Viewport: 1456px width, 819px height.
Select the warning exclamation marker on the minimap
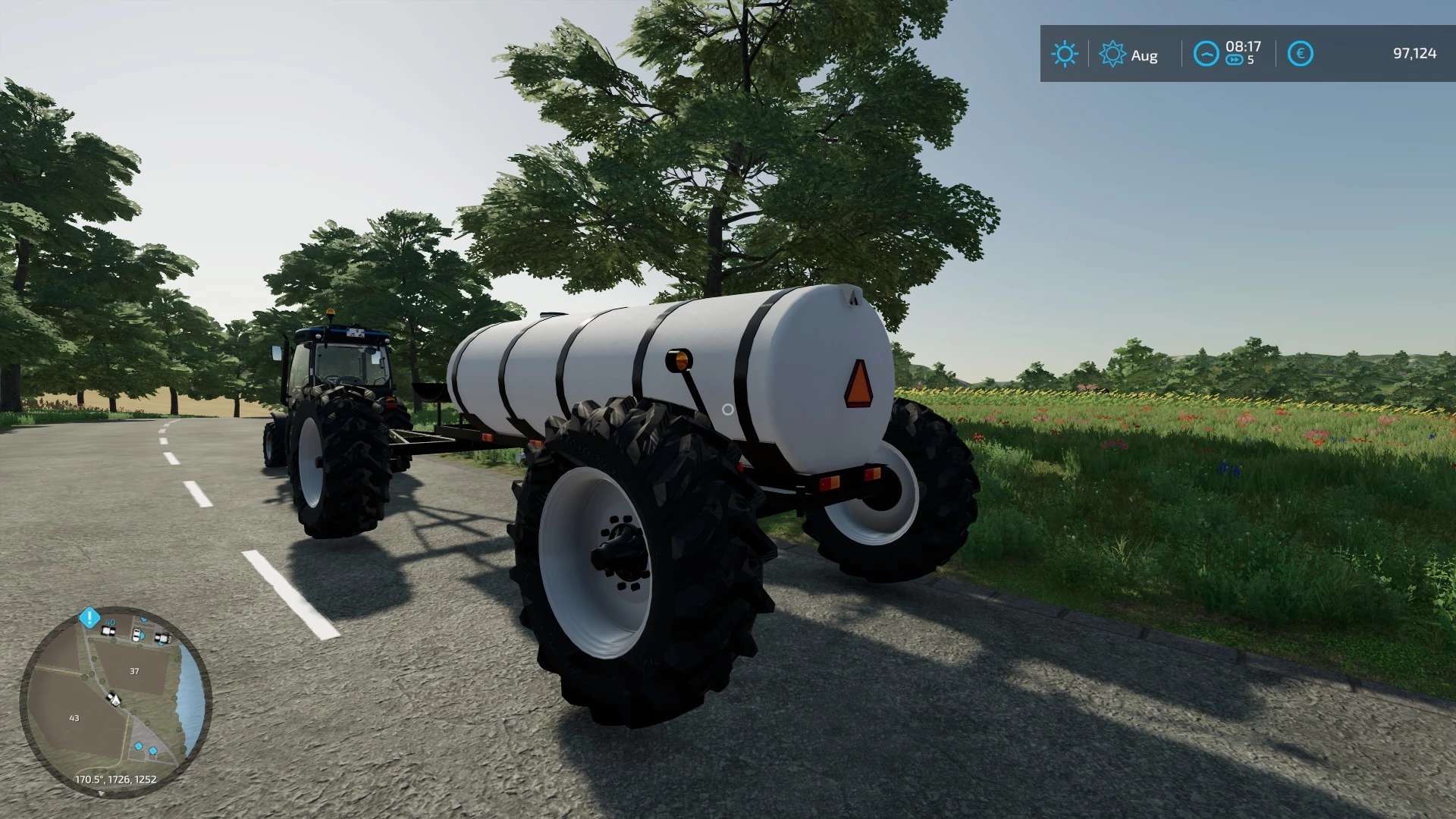pyautogui.click(x=89, y=617)
